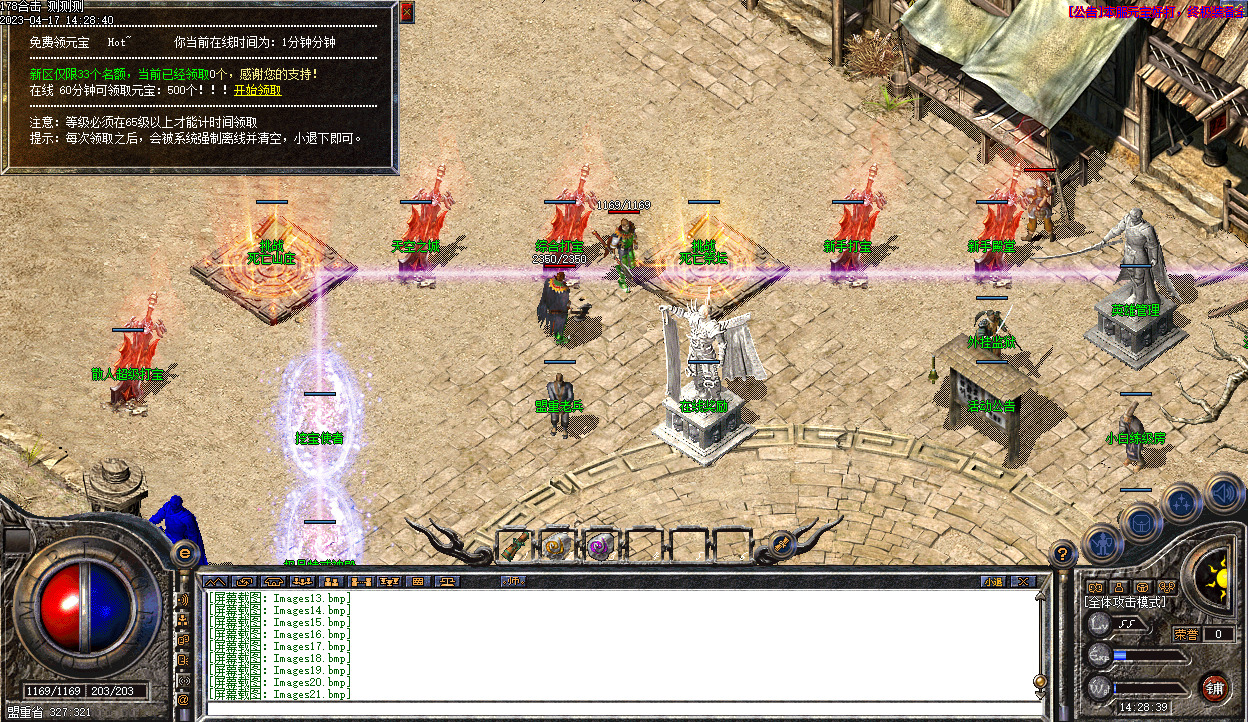Use the purple swirl scroll hotbar item
Viewport: 1248px width, 722px height.
(600, 546)
